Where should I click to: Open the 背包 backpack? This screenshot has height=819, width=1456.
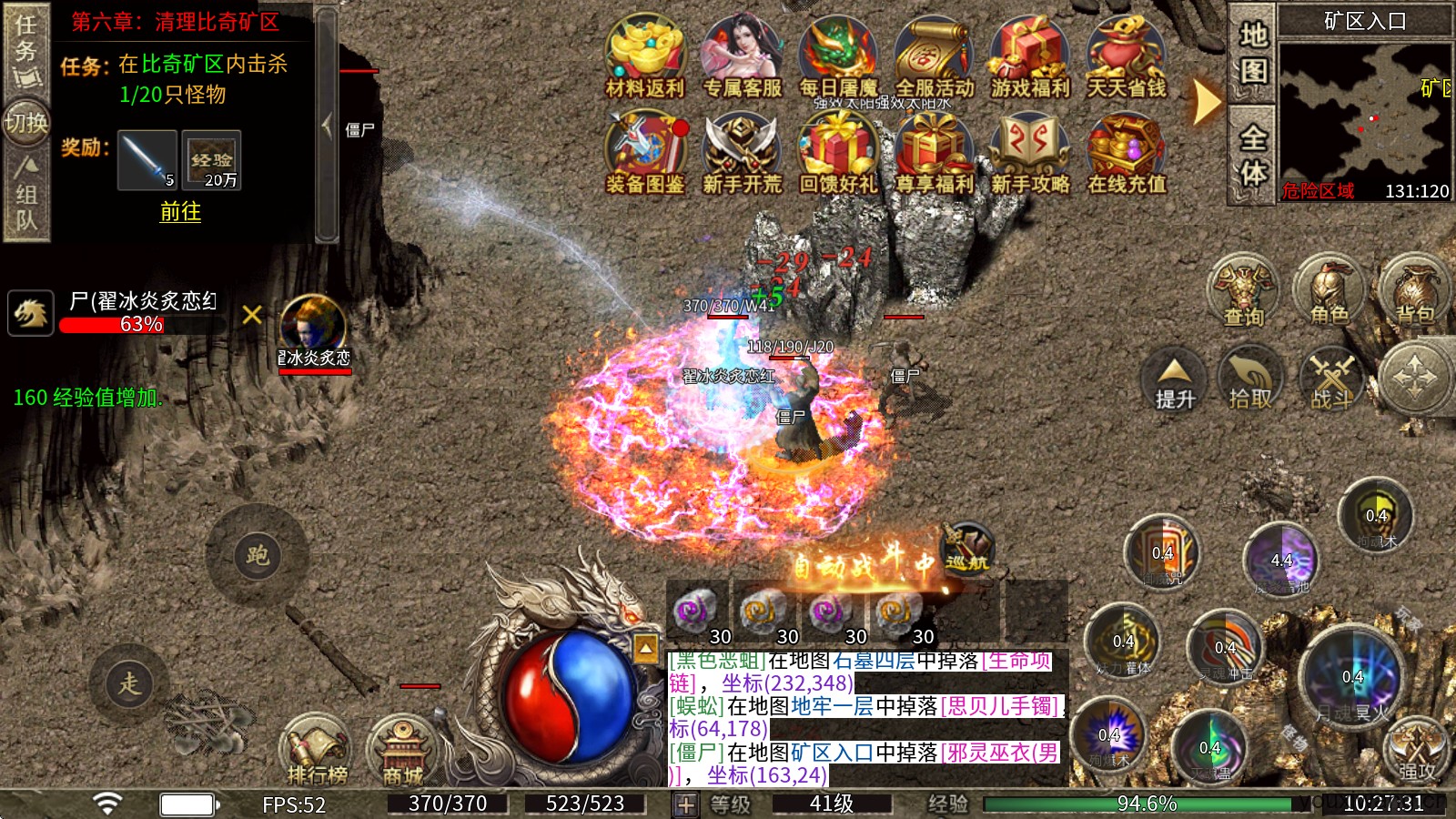tap(1414, 291)
